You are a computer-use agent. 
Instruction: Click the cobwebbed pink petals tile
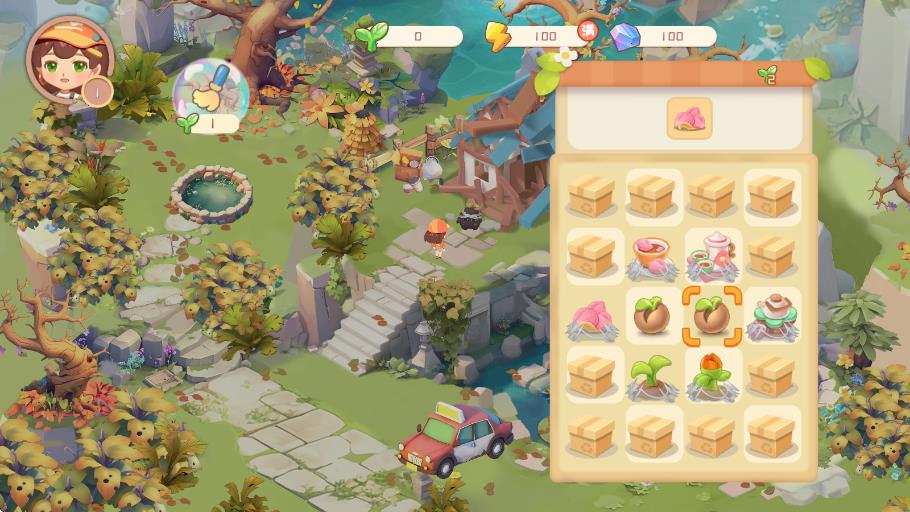click(x=591, y=316)
